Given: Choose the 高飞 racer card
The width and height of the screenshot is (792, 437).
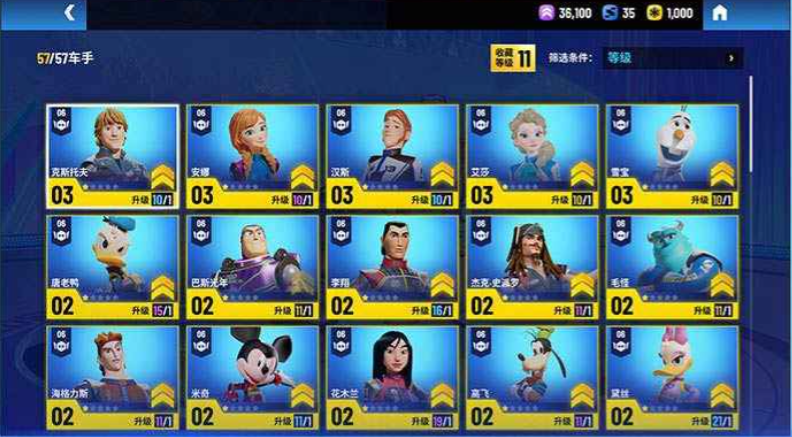Looking at the screenshot, I should [532, 377].
